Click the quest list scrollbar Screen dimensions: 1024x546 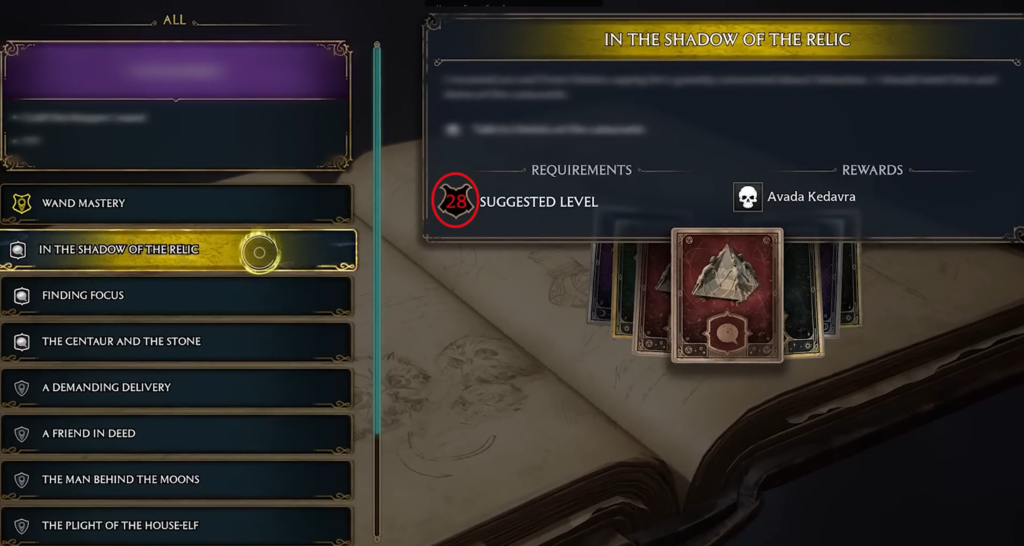(x=377, y=240)
